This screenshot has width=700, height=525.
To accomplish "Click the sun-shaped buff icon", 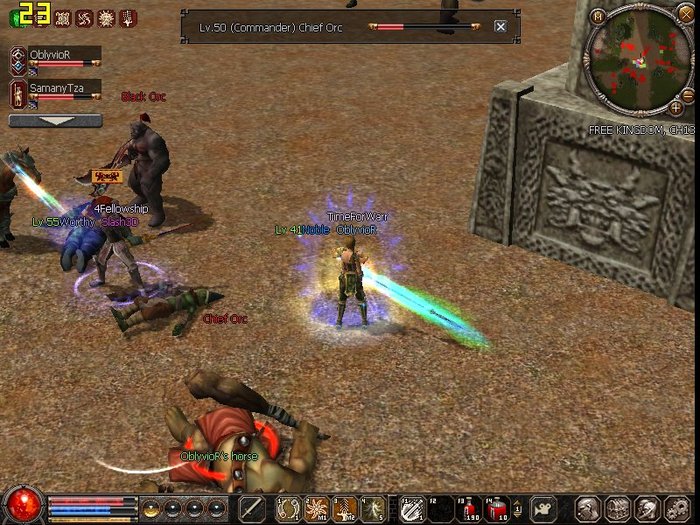I will point(105,18).
